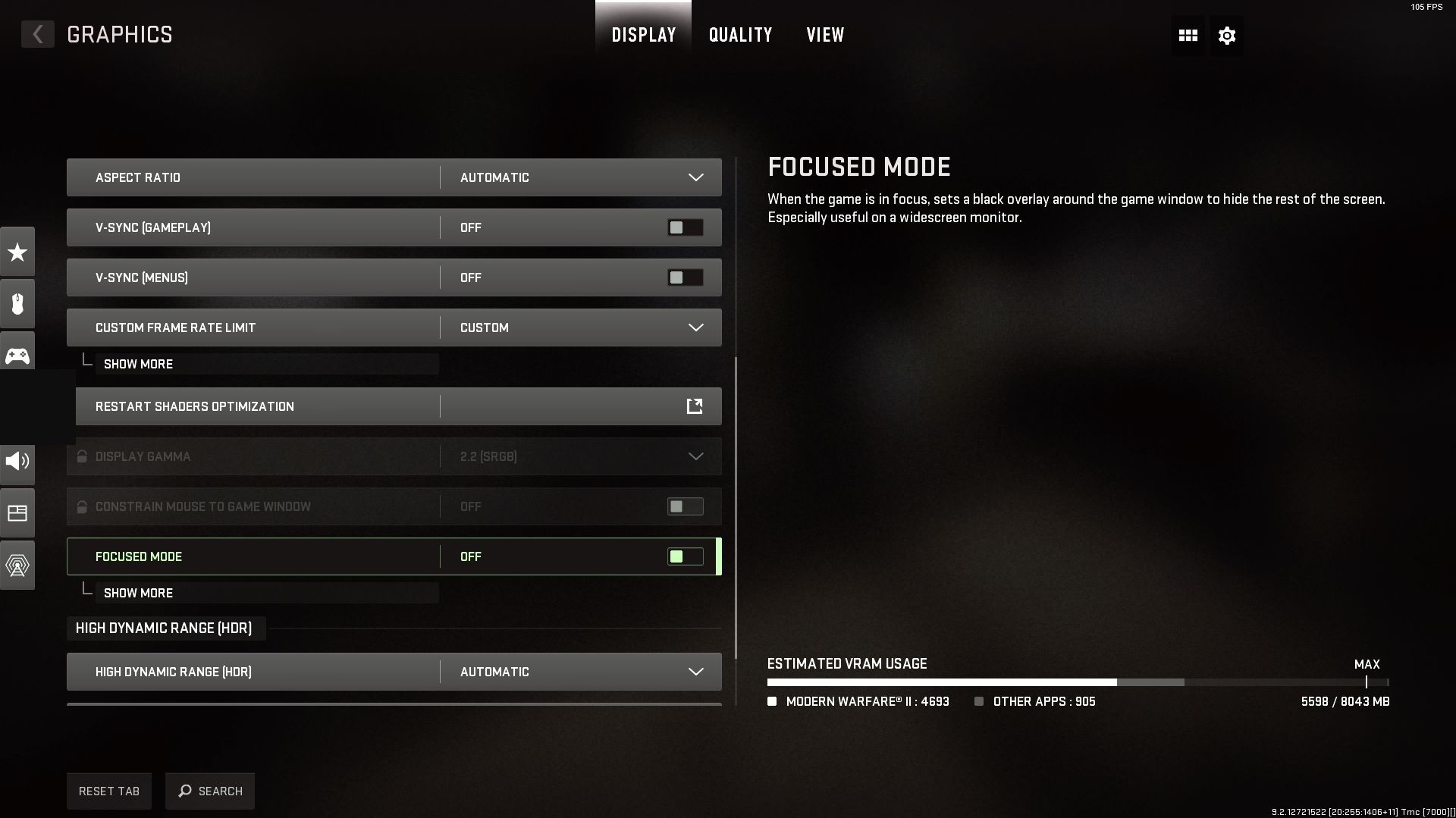This screenshot has height=818, width=1456.
Task: Click the Reset Tab button
Action: 108,791
